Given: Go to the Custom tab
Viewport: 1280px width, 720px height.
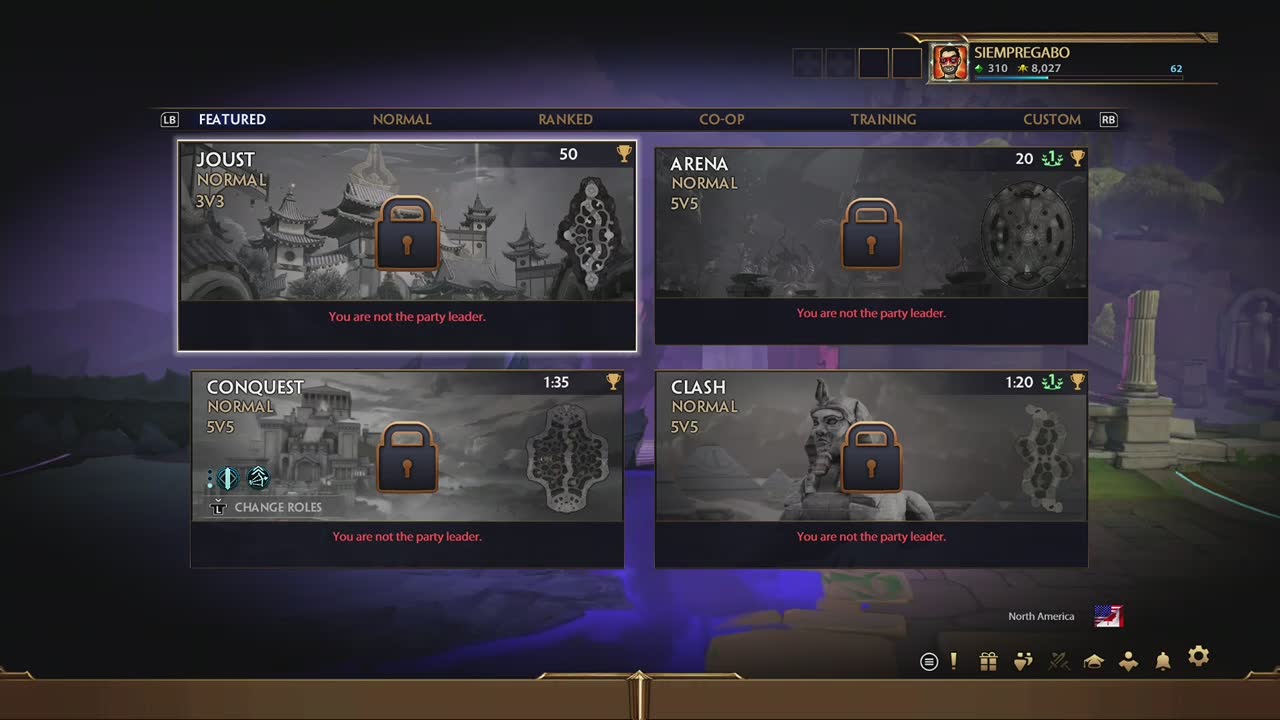Looking at the screenshot, I should coord(1051,119).
